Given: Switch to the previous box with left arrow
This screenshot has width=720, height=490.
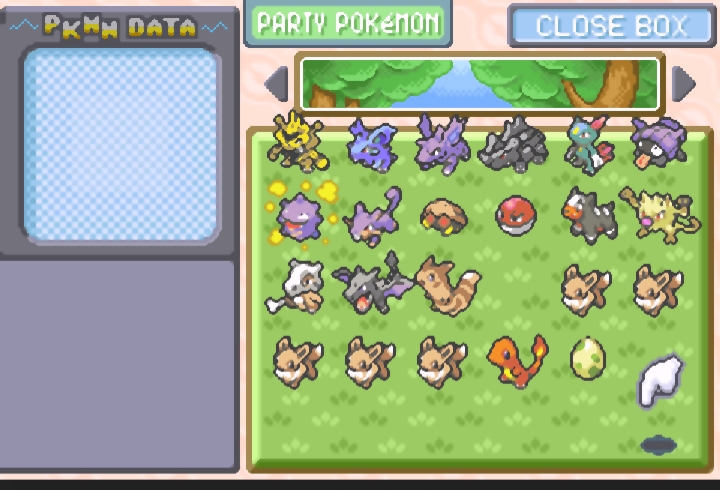Looking at the screenshot, I should tap(277, 84).
